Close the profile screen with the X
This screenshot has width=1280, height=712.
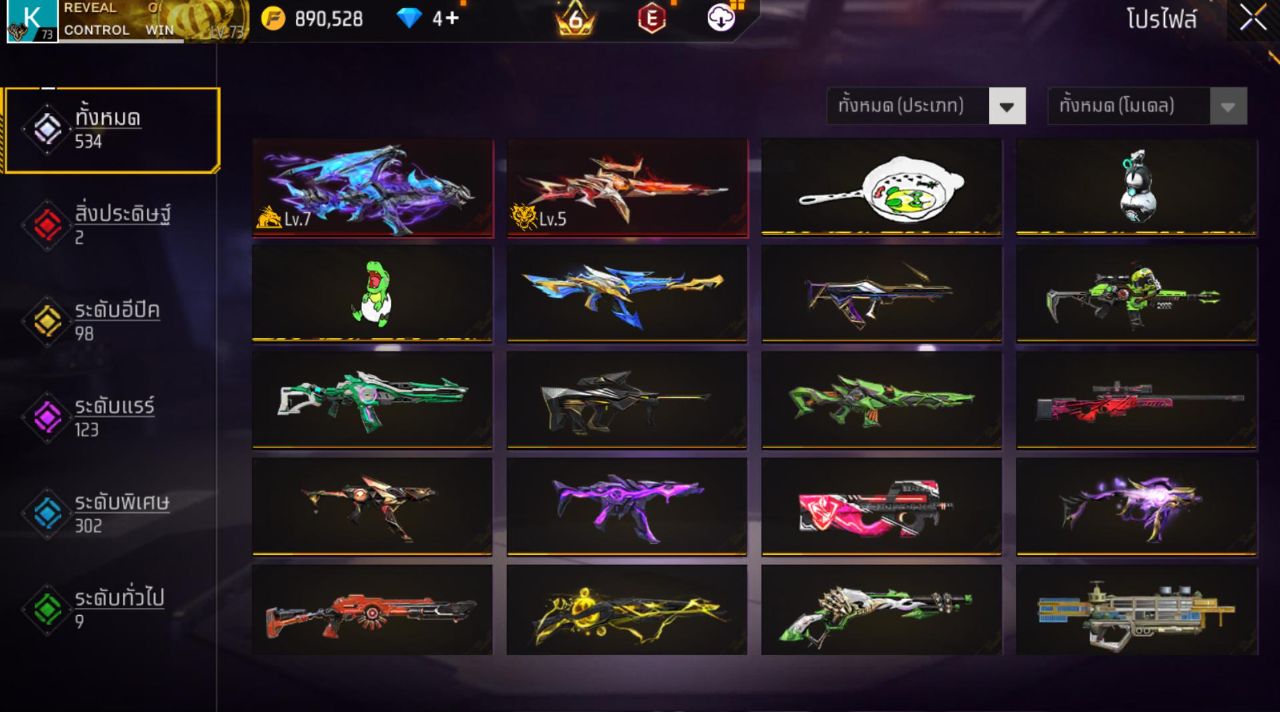1253,18
